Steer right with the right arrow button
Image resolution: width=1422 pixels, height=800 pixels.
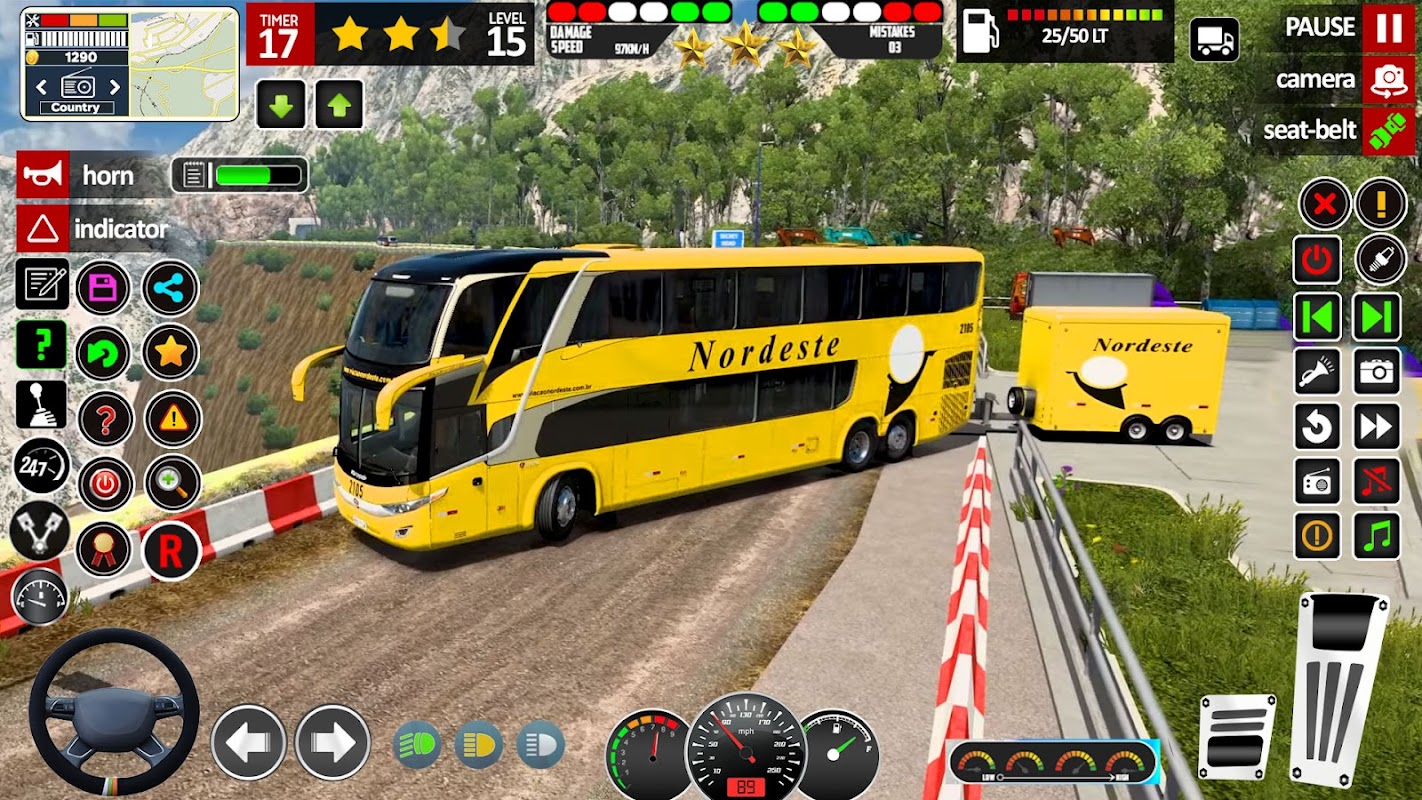coord(332,742)
